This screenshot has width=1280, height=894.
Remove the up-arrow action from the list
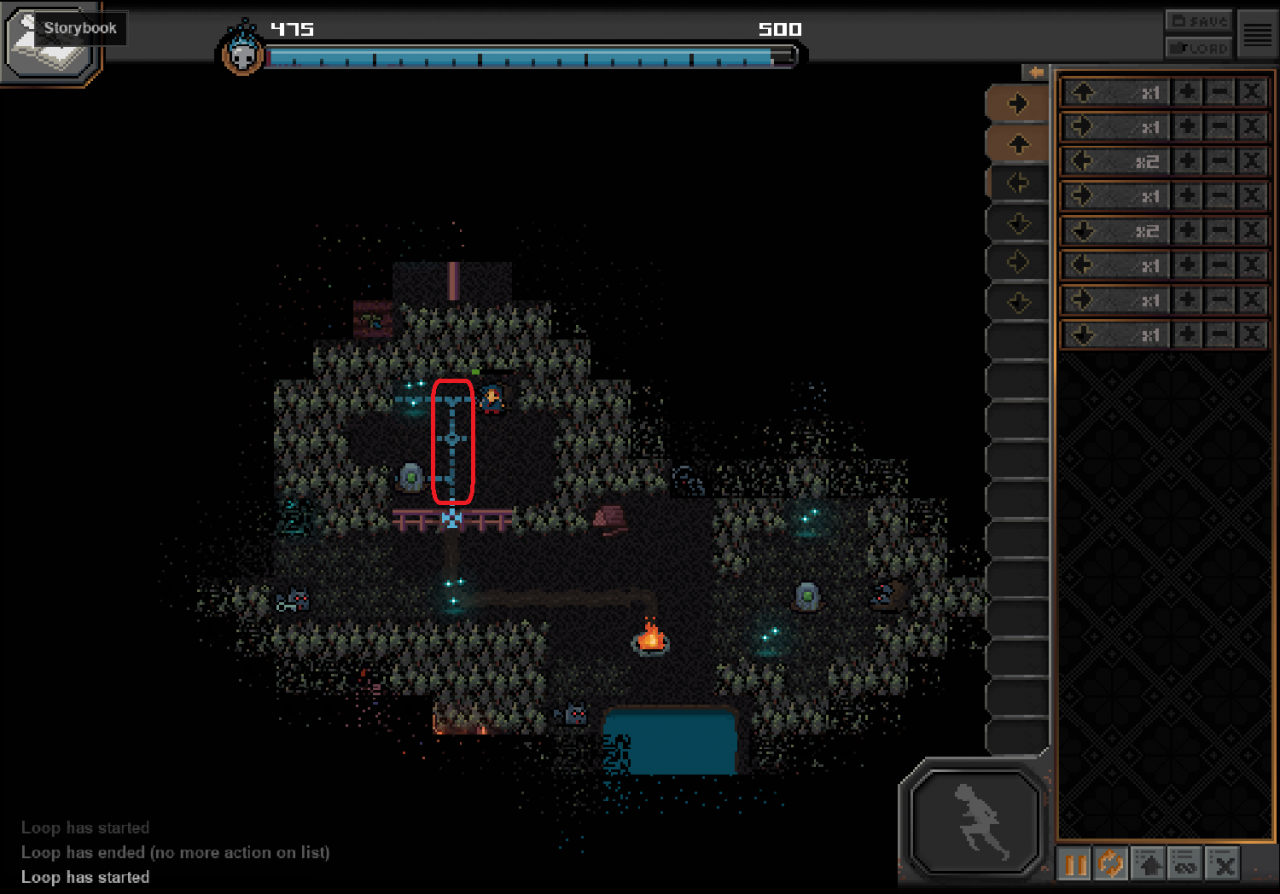[1251, 93]
